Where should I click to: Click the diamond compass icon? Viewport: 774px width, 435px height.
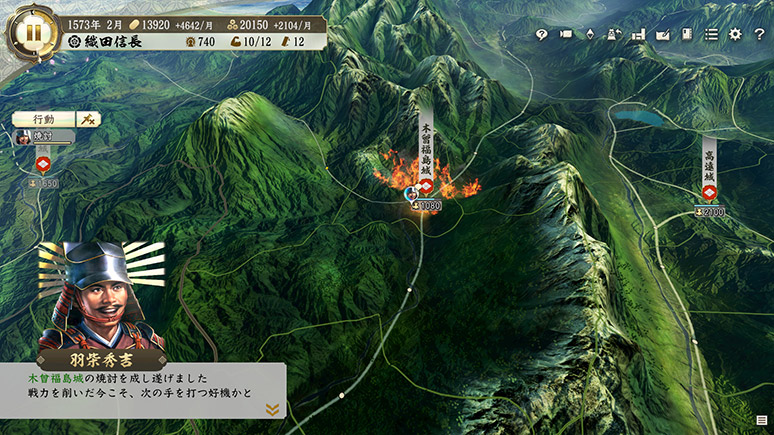pyautogui.click(x=590, y=35)
